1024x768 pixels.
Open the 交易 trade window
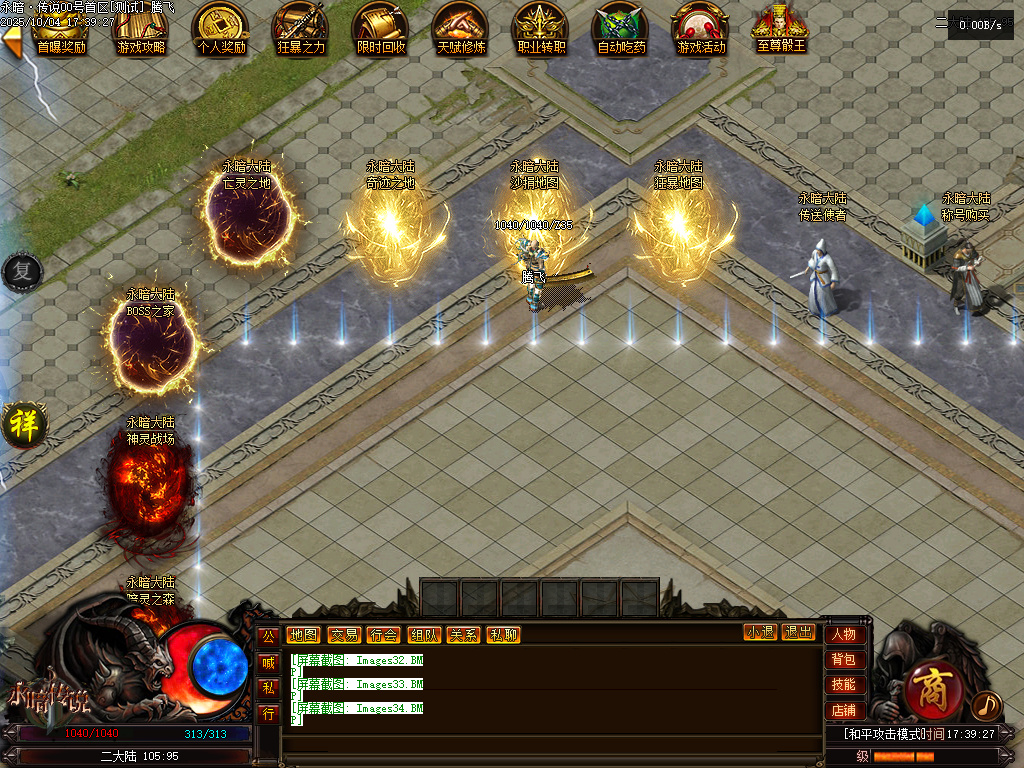[343, 634]
